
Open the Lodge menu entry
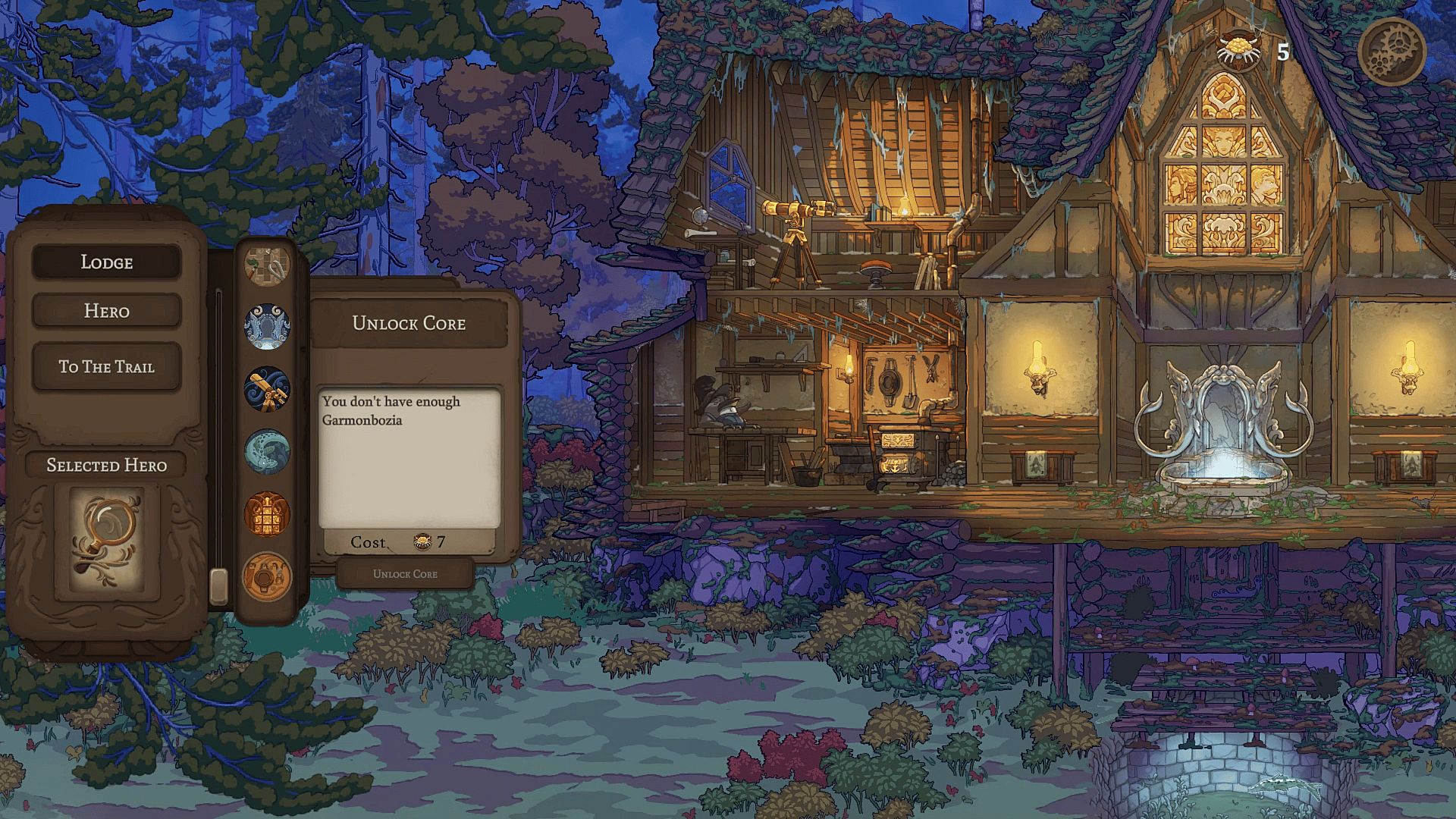106,262
